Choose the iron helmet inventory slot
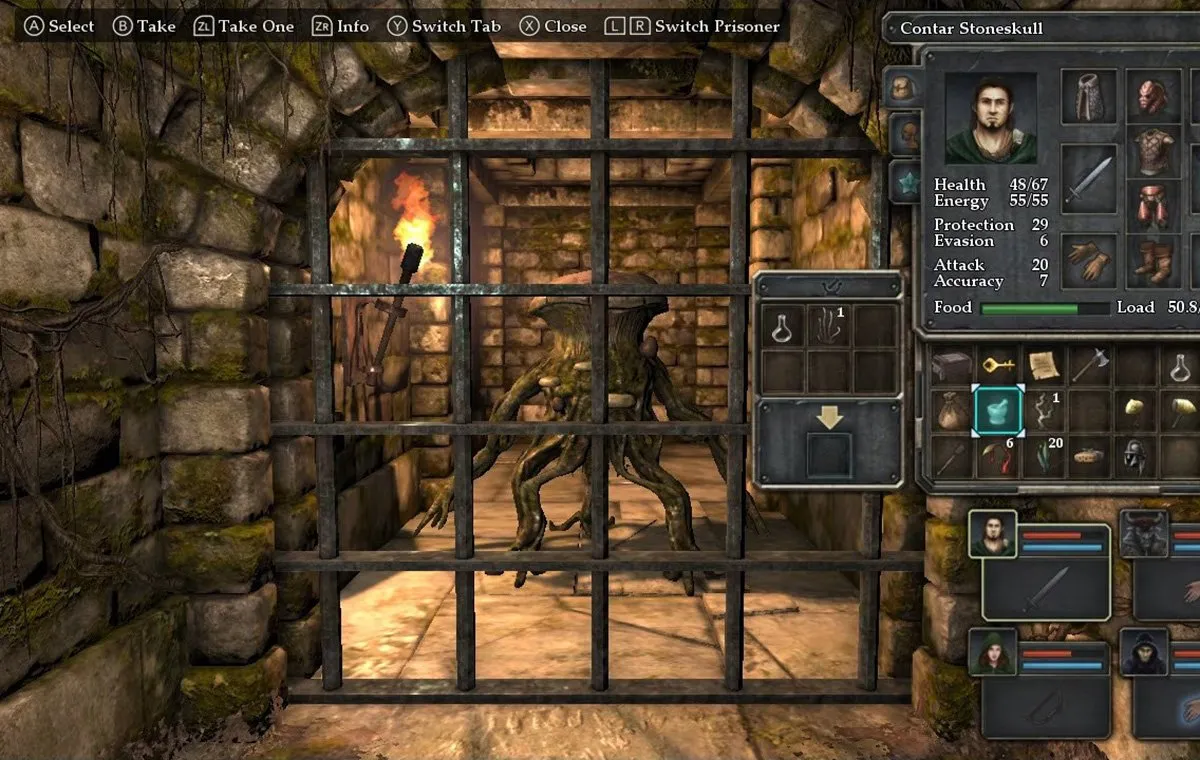The image size is (1200, 760). (1136, 455)
